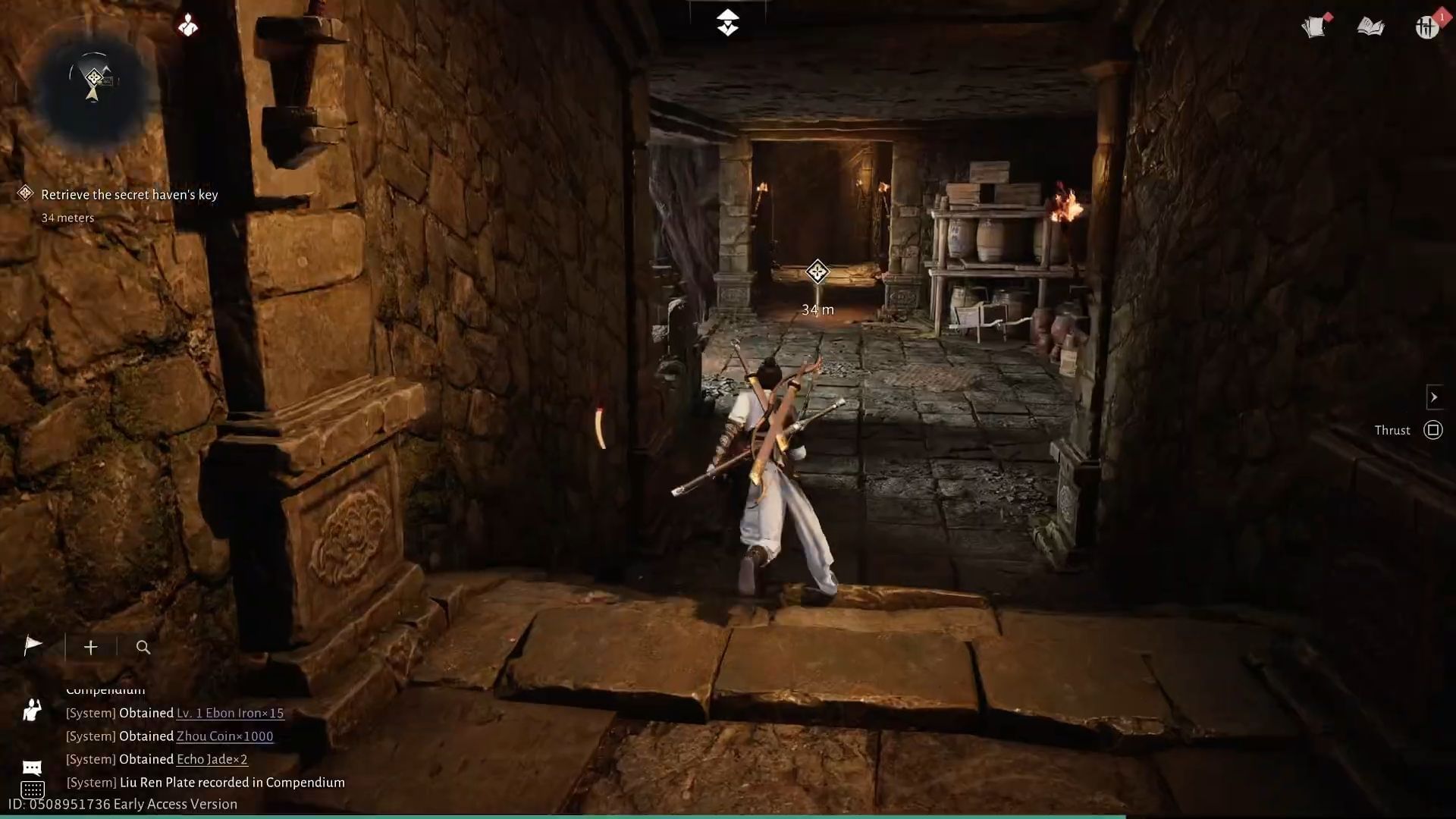Click the plus icon in the chat bar

click(90, 647)
